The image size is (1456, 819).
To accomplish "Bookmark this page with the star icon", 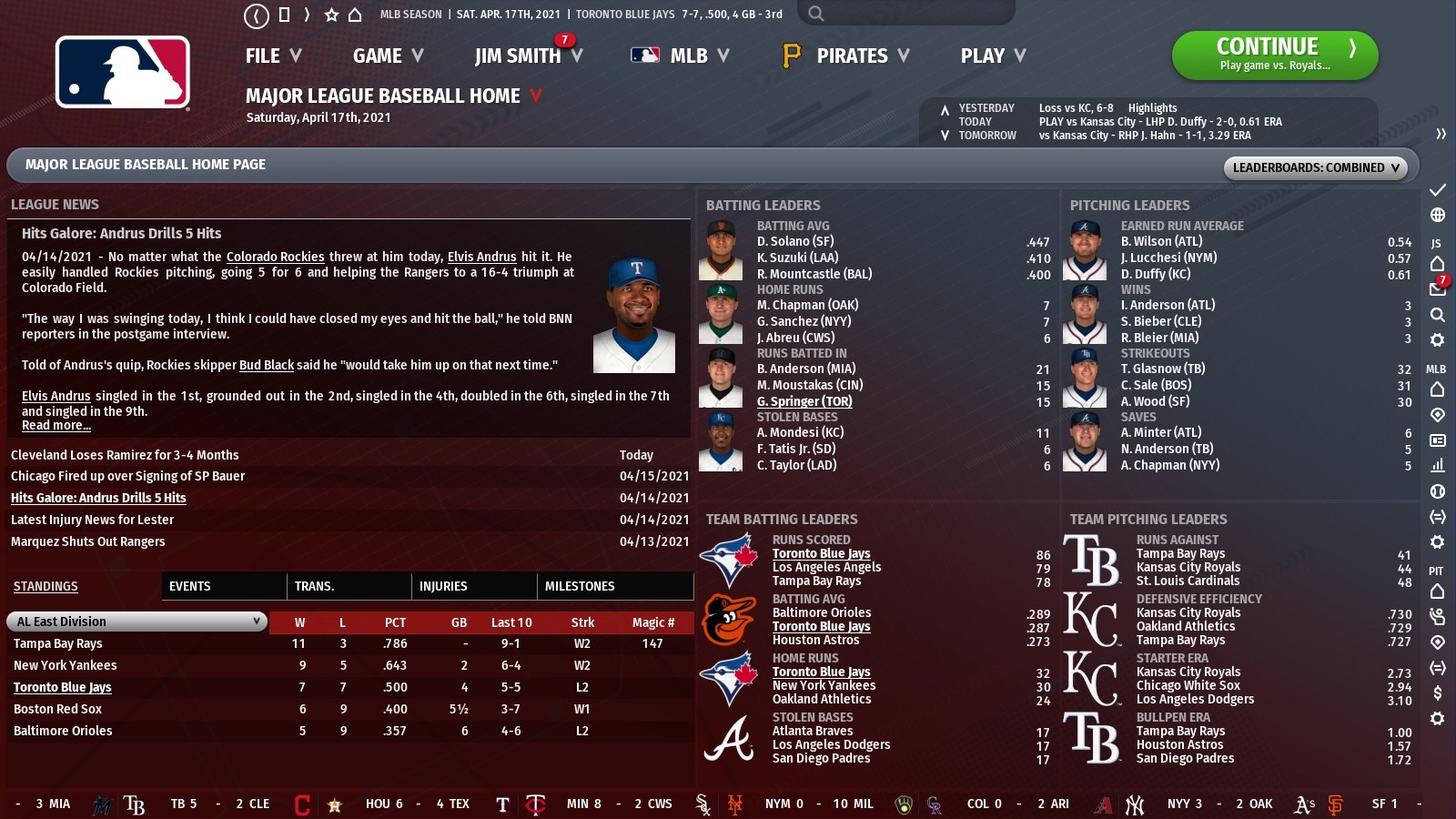I will pyautogui.click(x=331, y=15).
